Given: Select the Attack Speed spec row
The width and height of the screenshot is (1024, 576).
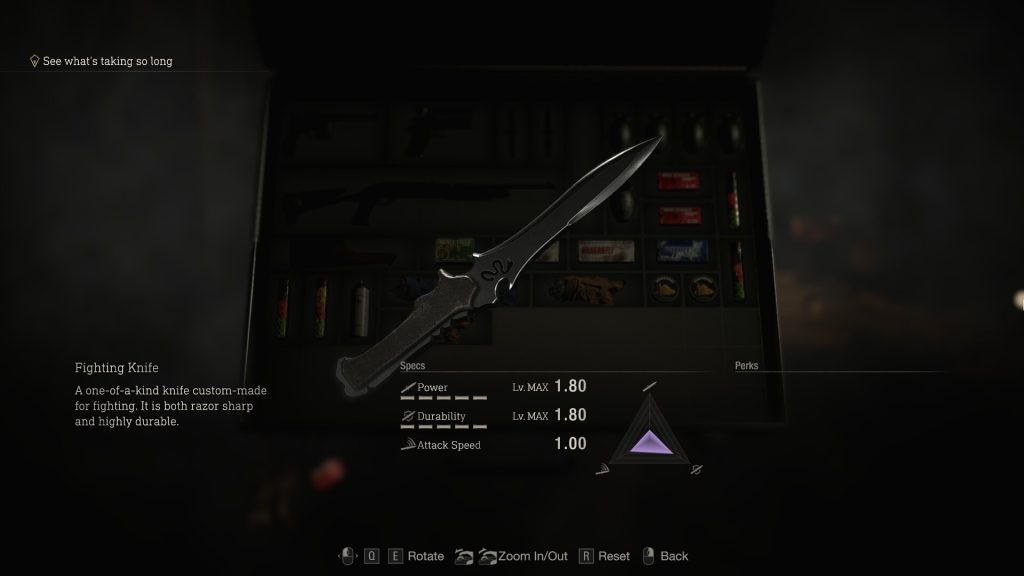Looking at the screenshot, I should pyautogui.click(x=492, y=444).
